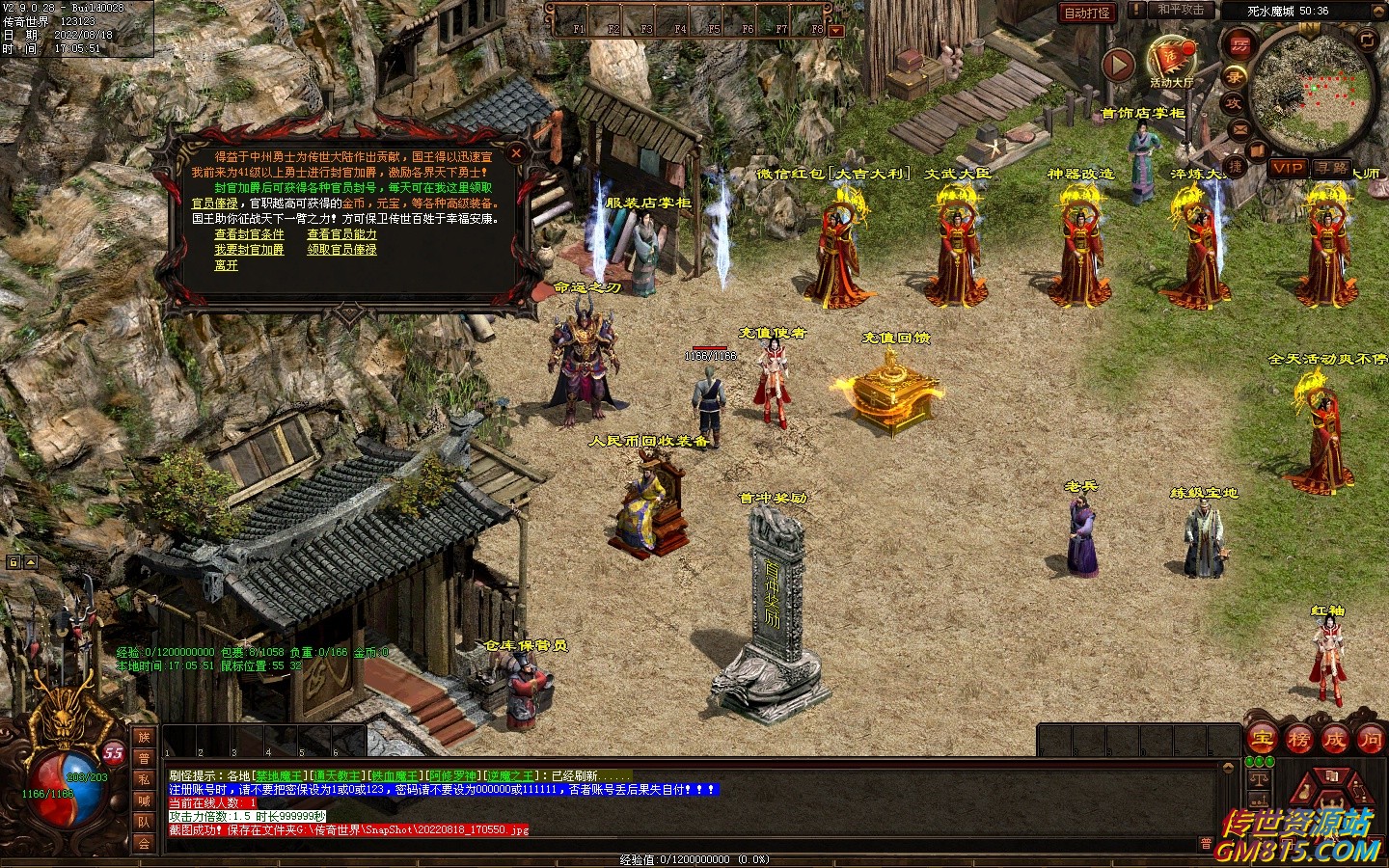Choose 我要封官加爵 option

coord(249,250)
